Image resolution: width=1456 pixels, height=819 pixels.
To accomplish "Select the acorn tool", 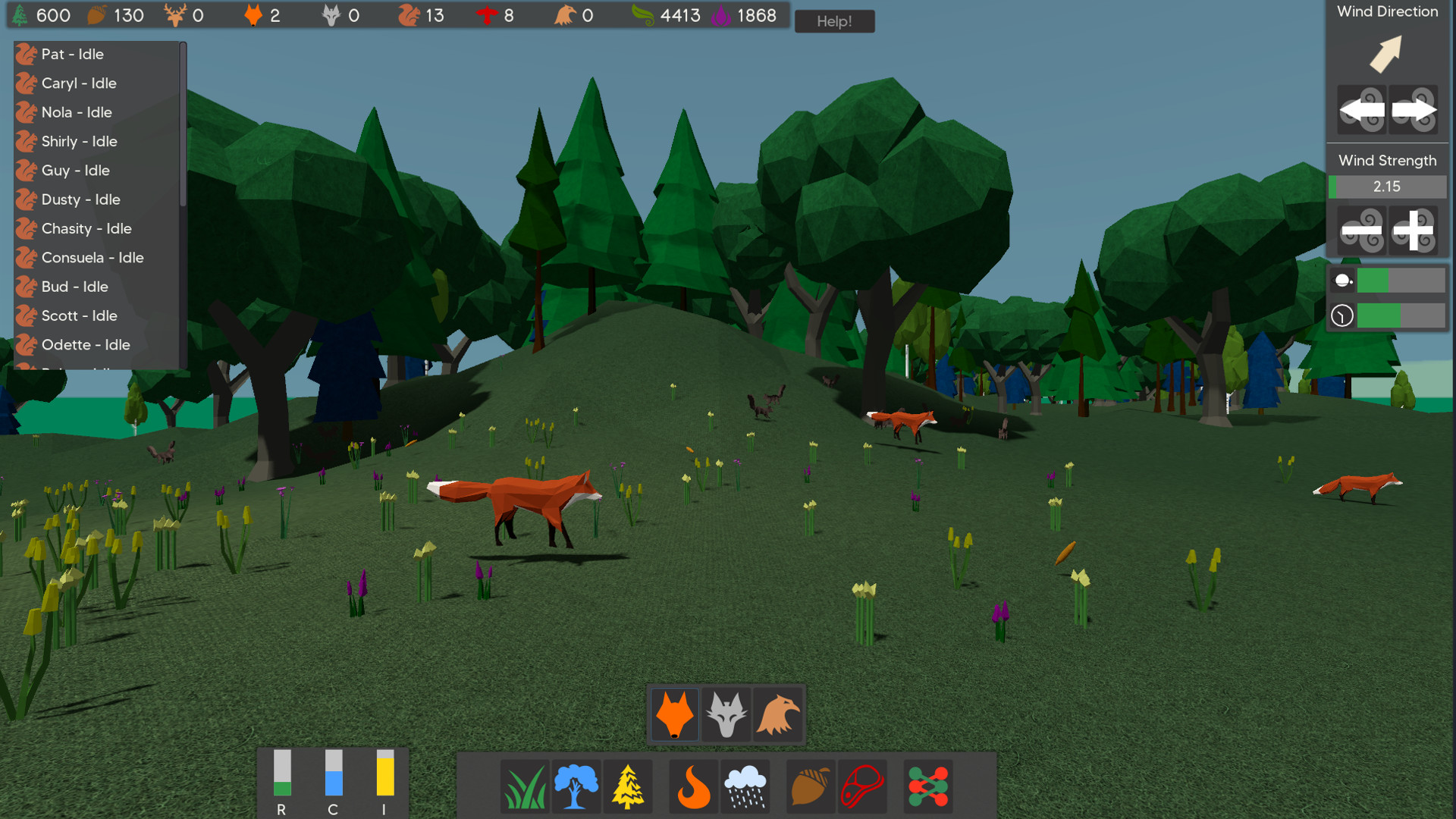I will coord(810,786).
